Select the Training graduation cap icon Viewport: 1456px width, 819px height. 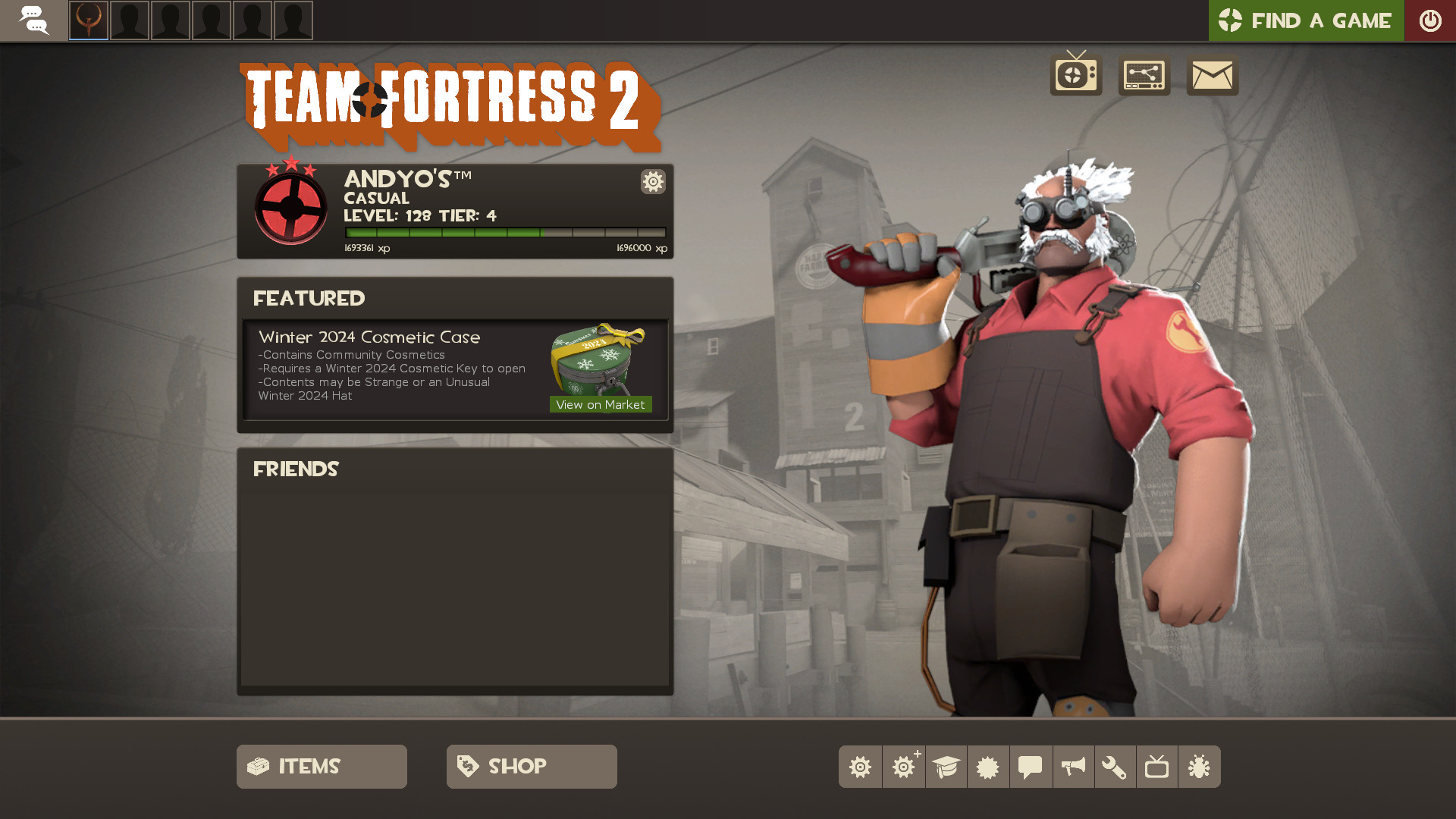[946, 767]
